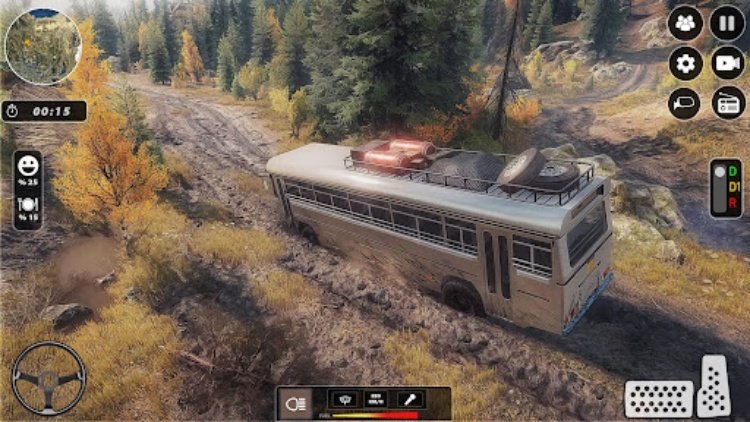
Task: Click the flashlight icon button
Action: [408, 398]
